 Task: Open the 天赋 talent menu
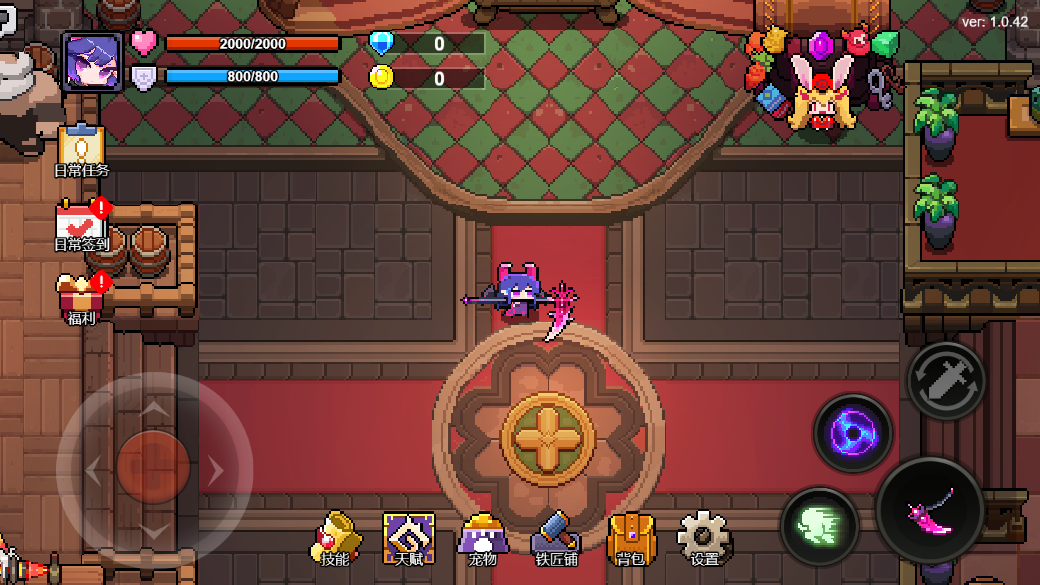(x=409, y=538)
